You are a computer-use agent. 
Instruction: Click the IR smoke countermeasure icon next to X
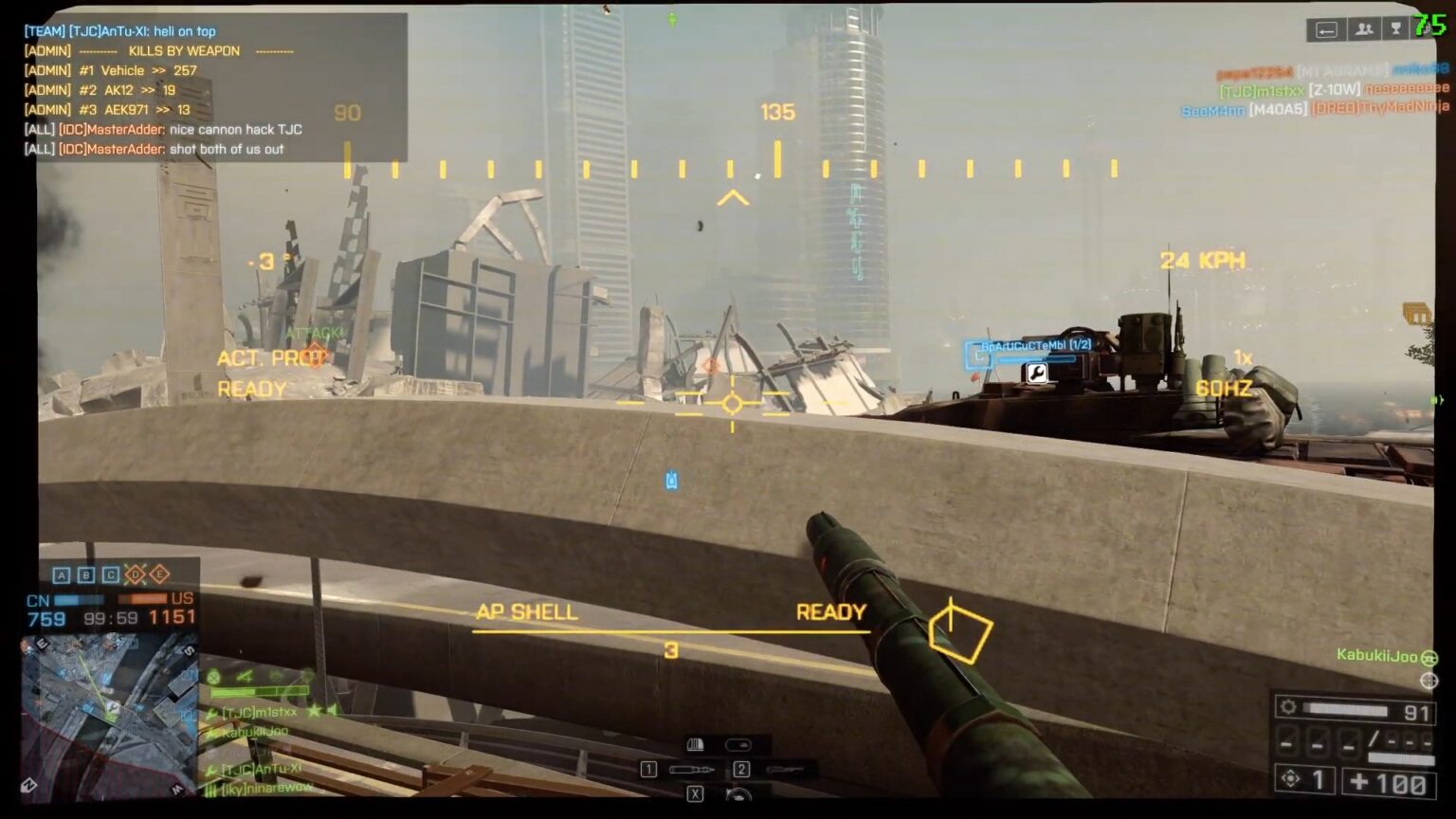tap(738, 795)
